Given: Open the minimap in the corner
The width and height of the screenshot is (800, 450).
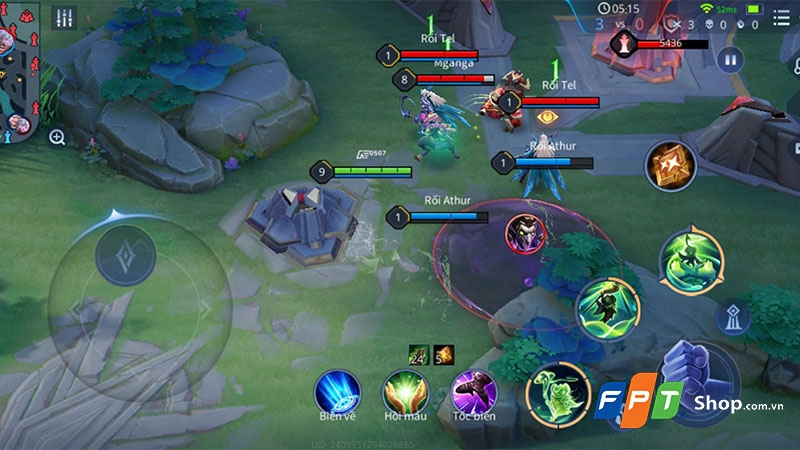Looking at the screenshot, I should [x=19, y=70].
